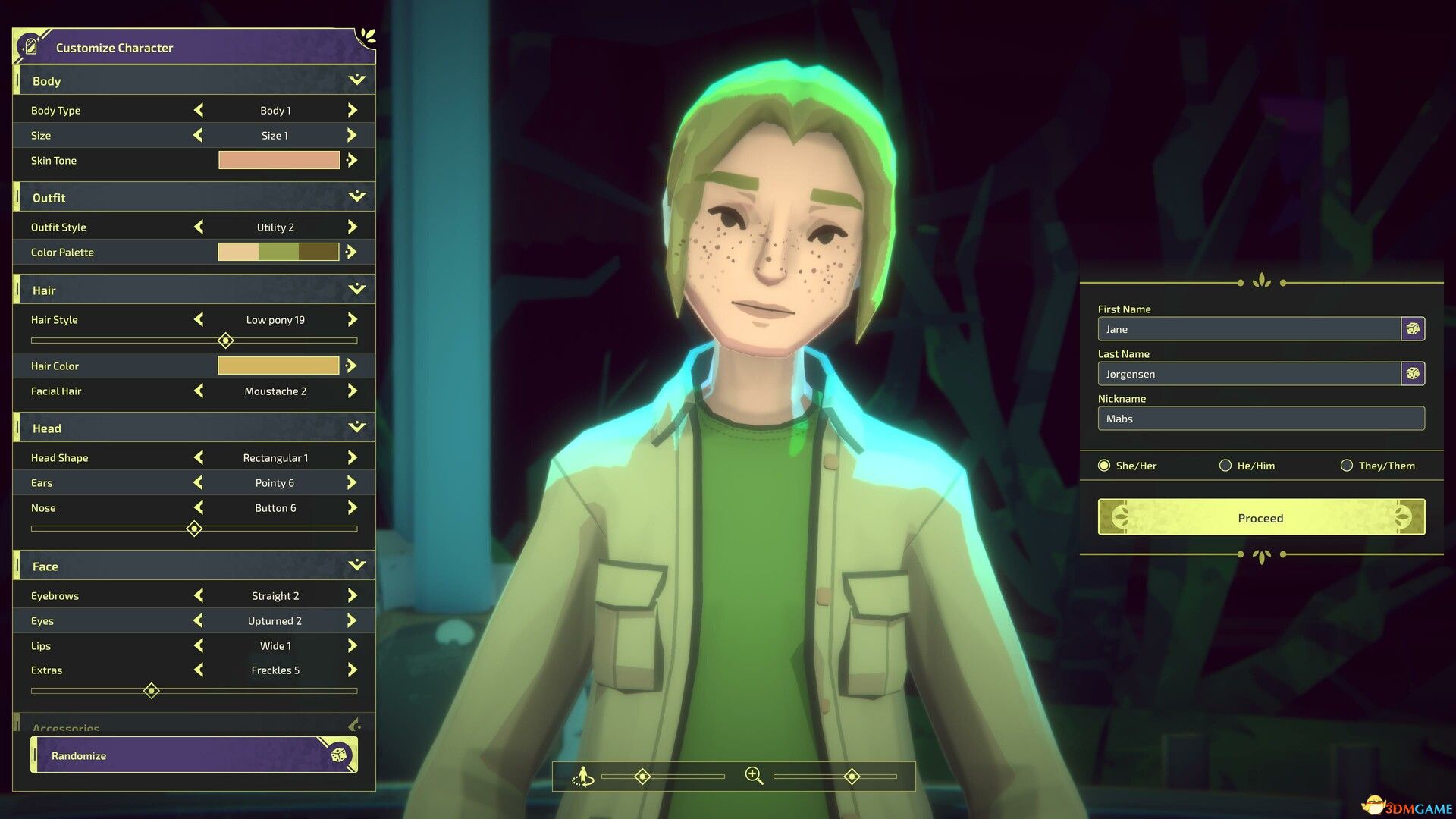This screenshot has height=819, width=1456.
Task: Select the She/Her pronoun option
Action: (x=1104, y=466)
